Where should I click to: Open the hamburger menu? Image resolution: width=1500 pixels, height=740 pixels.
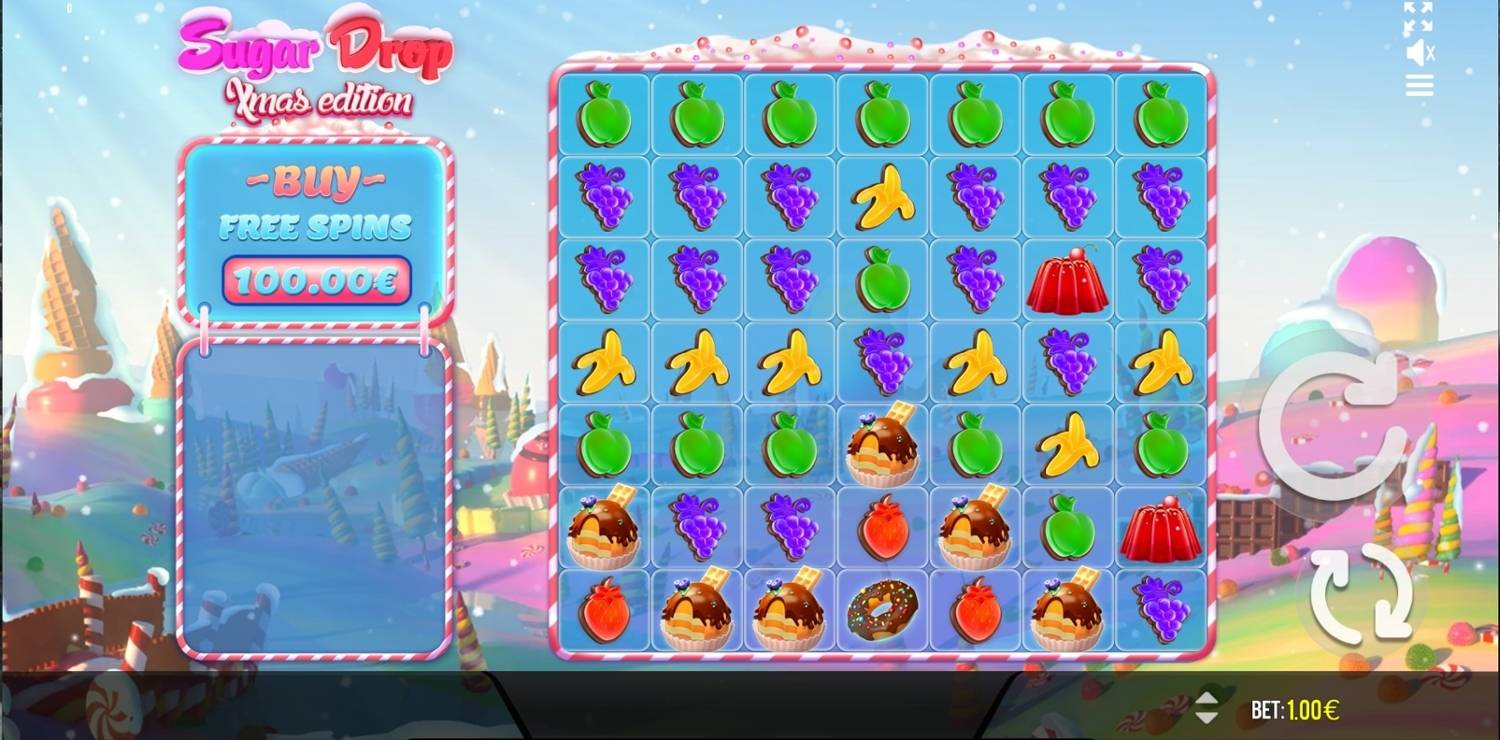(x=1419, y=86)
